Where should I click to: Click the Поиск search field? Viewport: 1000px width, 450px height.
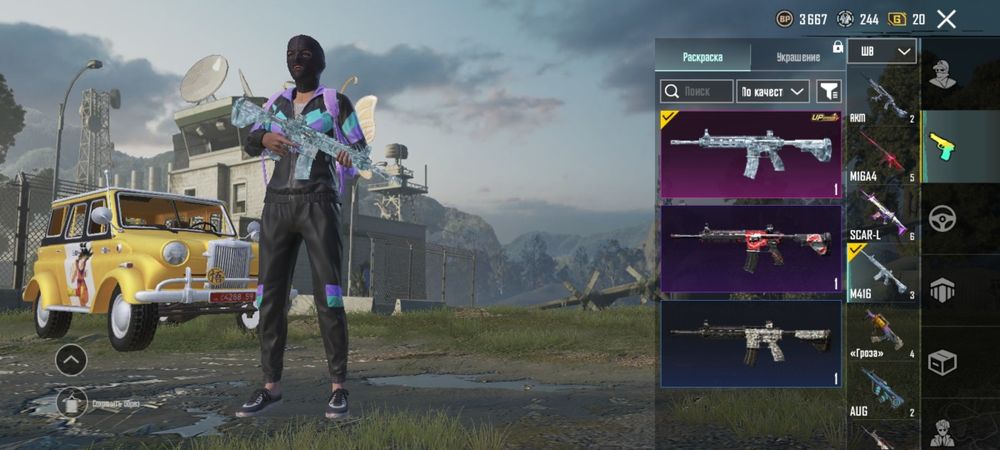coord(697,91)
